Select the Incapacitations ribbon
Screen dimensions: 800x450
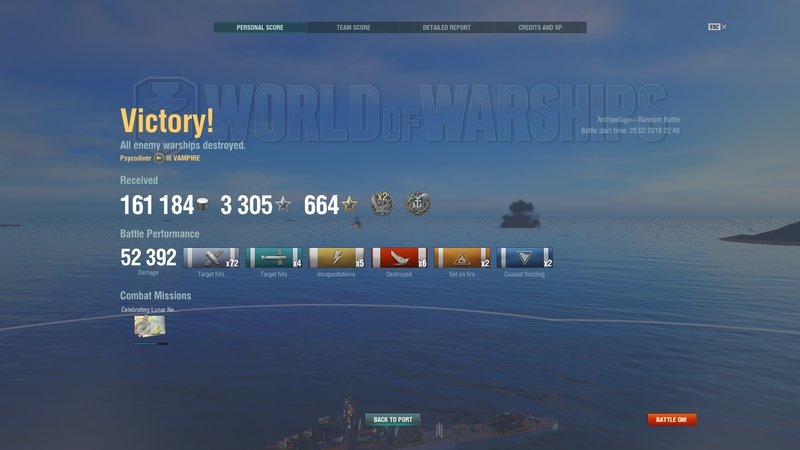point(336,258)
